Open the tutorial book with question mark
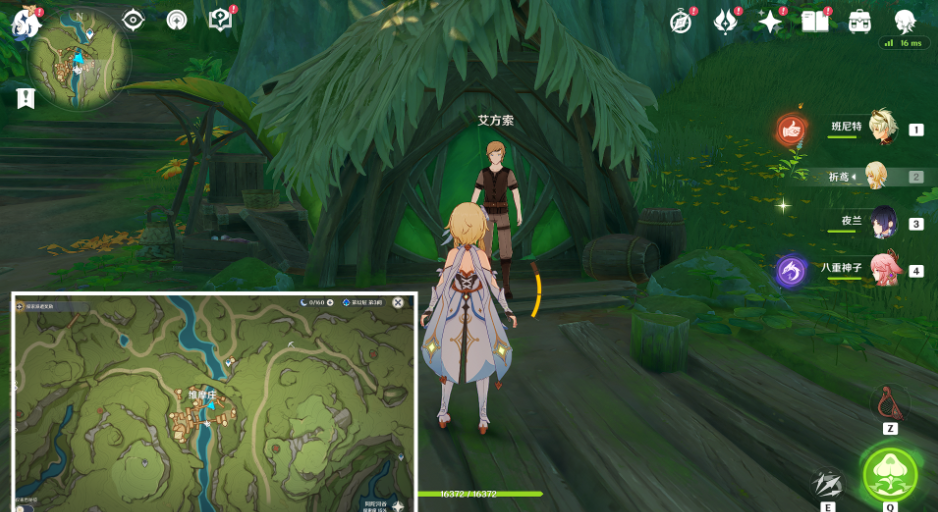The image size is (938, 512). [220, 20]
